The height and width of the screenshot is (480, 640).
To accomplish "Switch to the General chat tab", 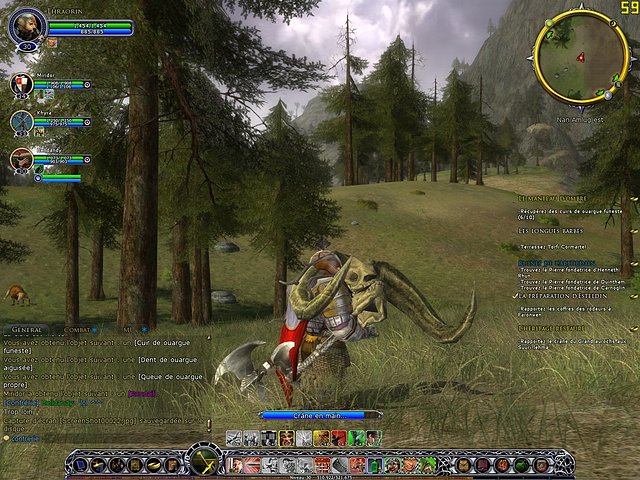I will click(x=28, y=328).
